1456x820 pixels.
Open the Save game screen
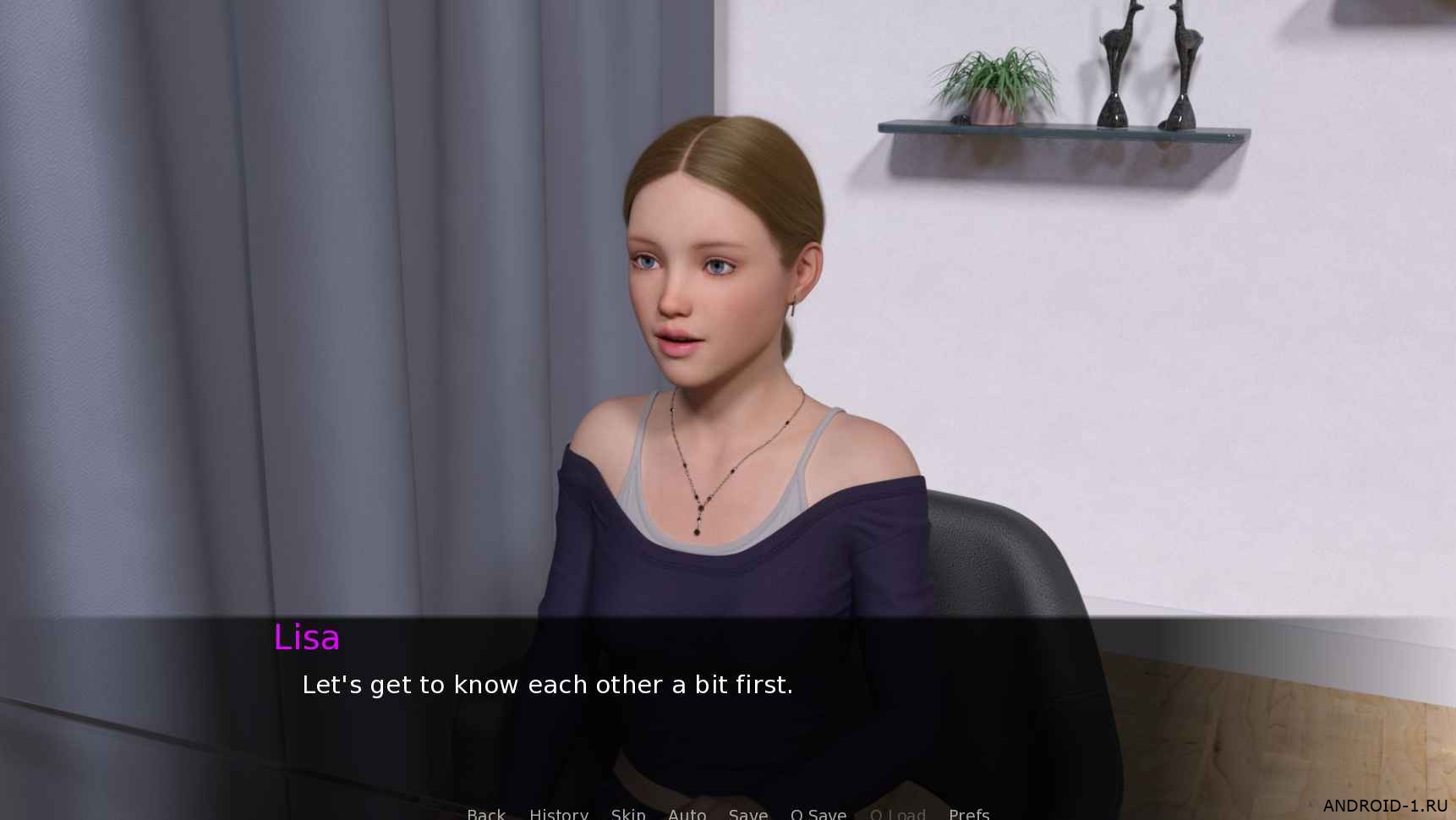point(748,813)
